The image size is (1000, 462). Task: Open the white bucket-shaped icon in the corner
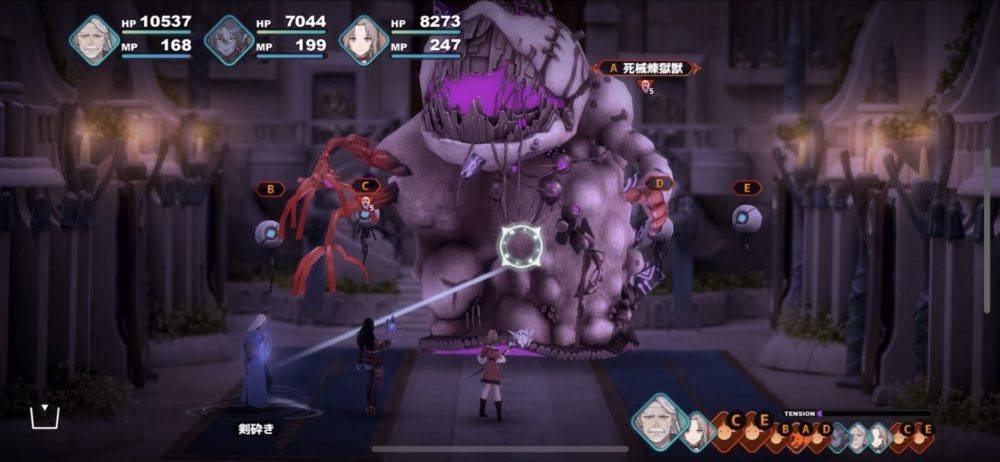pyautogui.click(x=45, y=416)
